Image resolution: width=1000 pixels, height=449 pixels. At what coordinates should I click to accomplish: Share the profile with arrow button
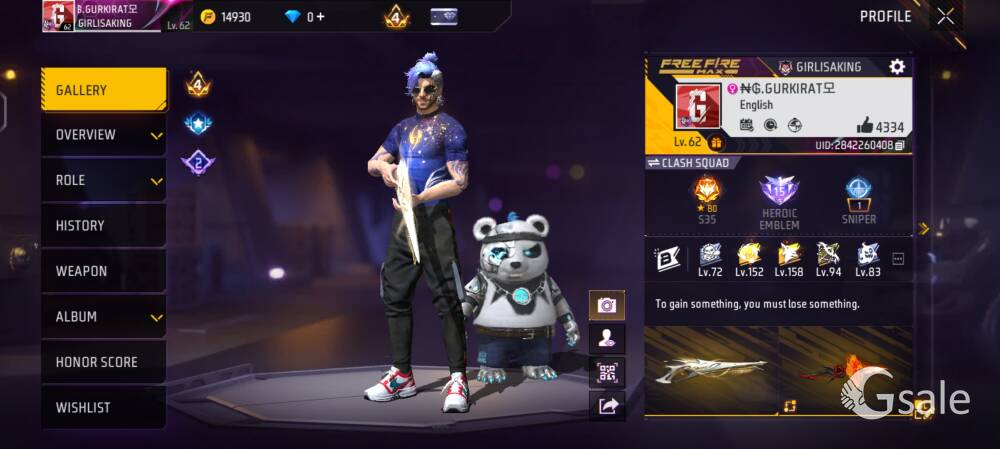(x=607, y=405)
